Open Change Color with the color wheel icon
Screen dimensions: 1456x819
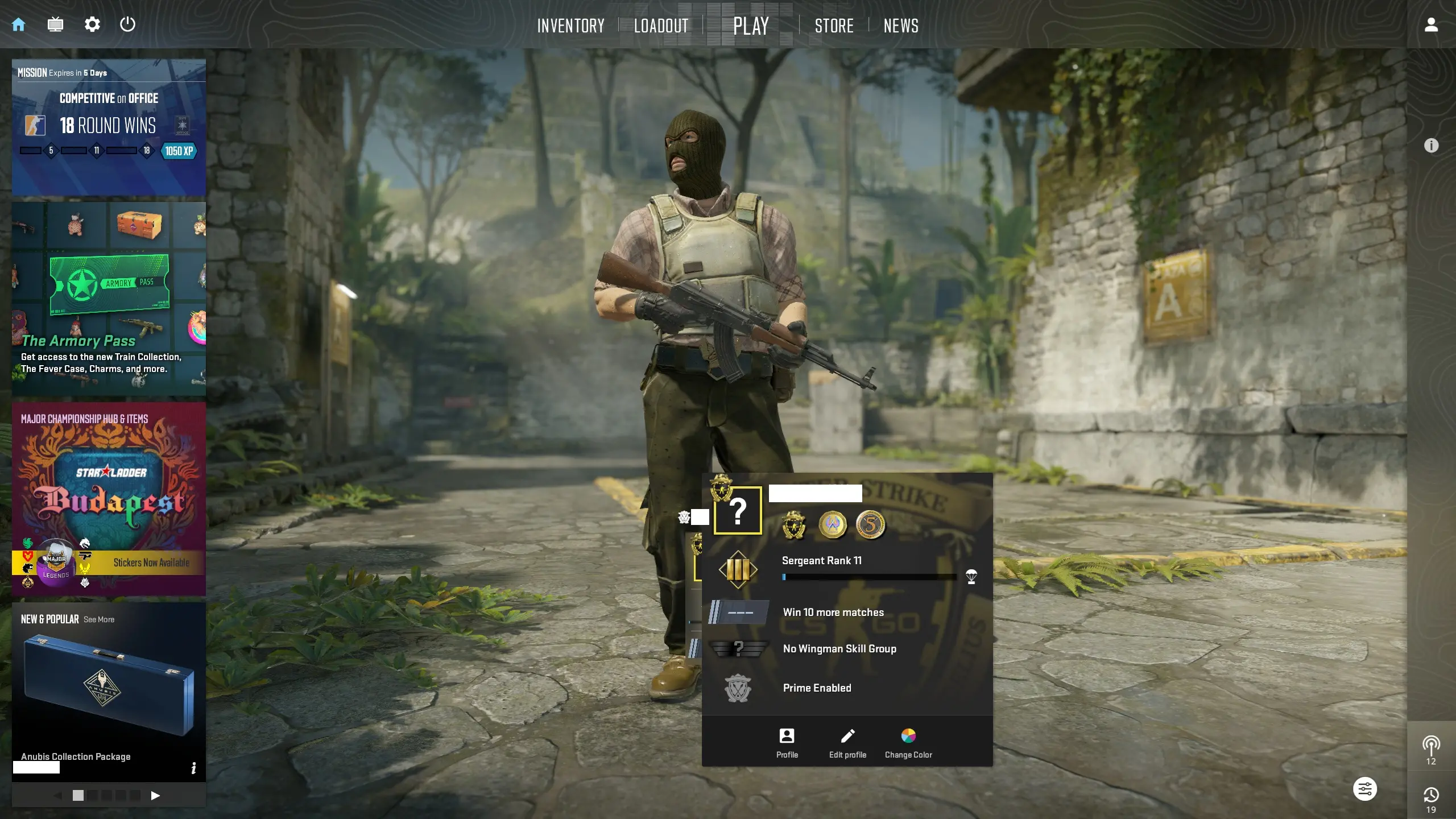tap(908, 735)
